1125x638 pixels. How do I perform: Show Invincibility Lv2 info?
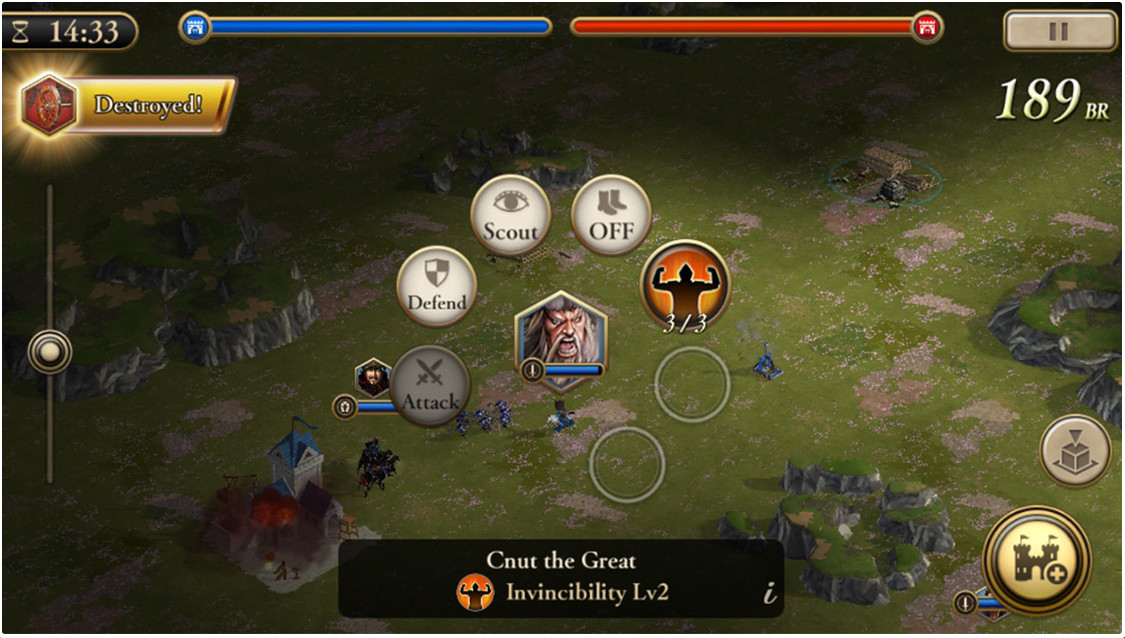[x=769, y=594]
